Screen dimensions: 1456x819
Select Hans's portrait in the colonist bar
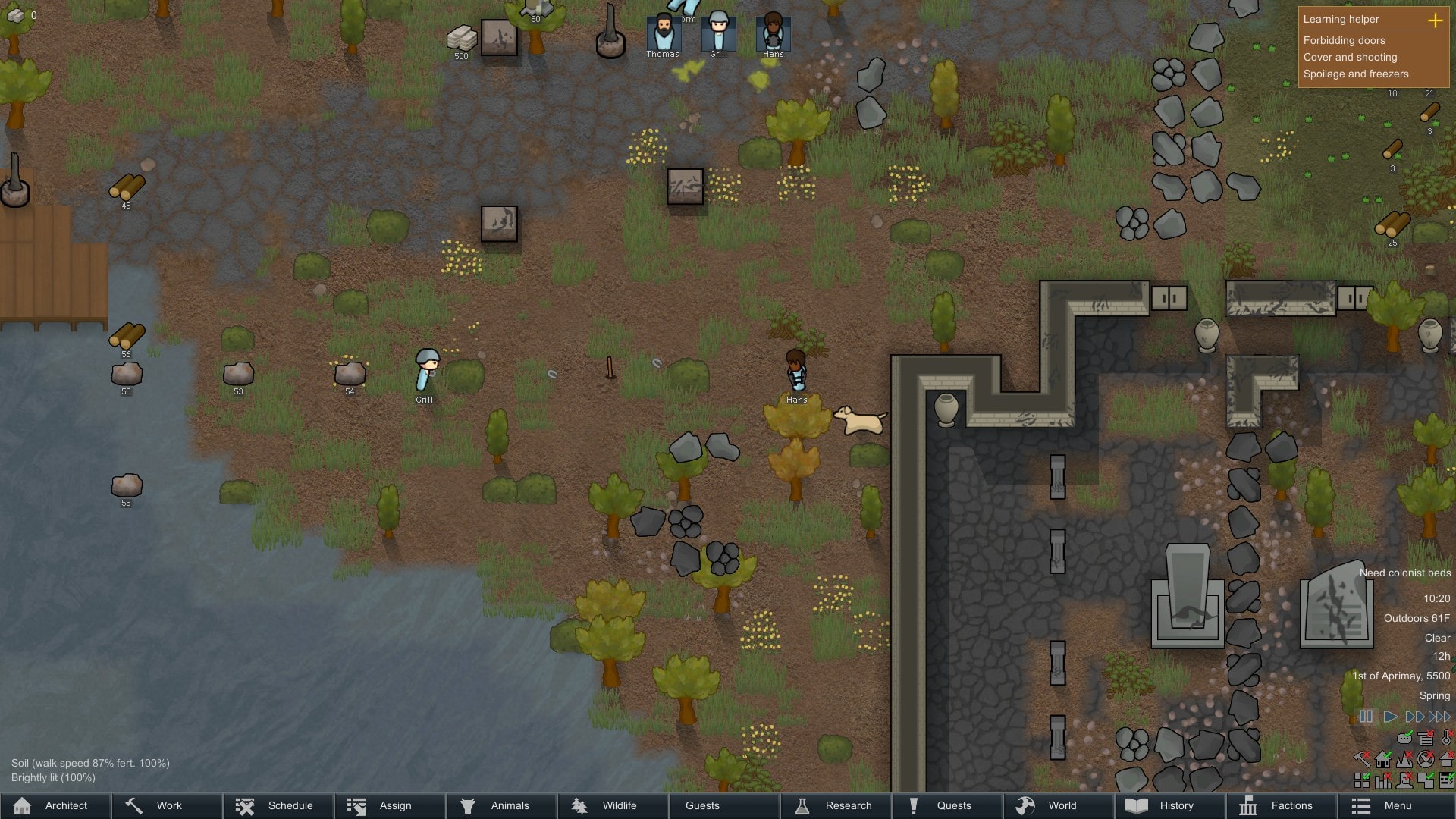point(773,33)
